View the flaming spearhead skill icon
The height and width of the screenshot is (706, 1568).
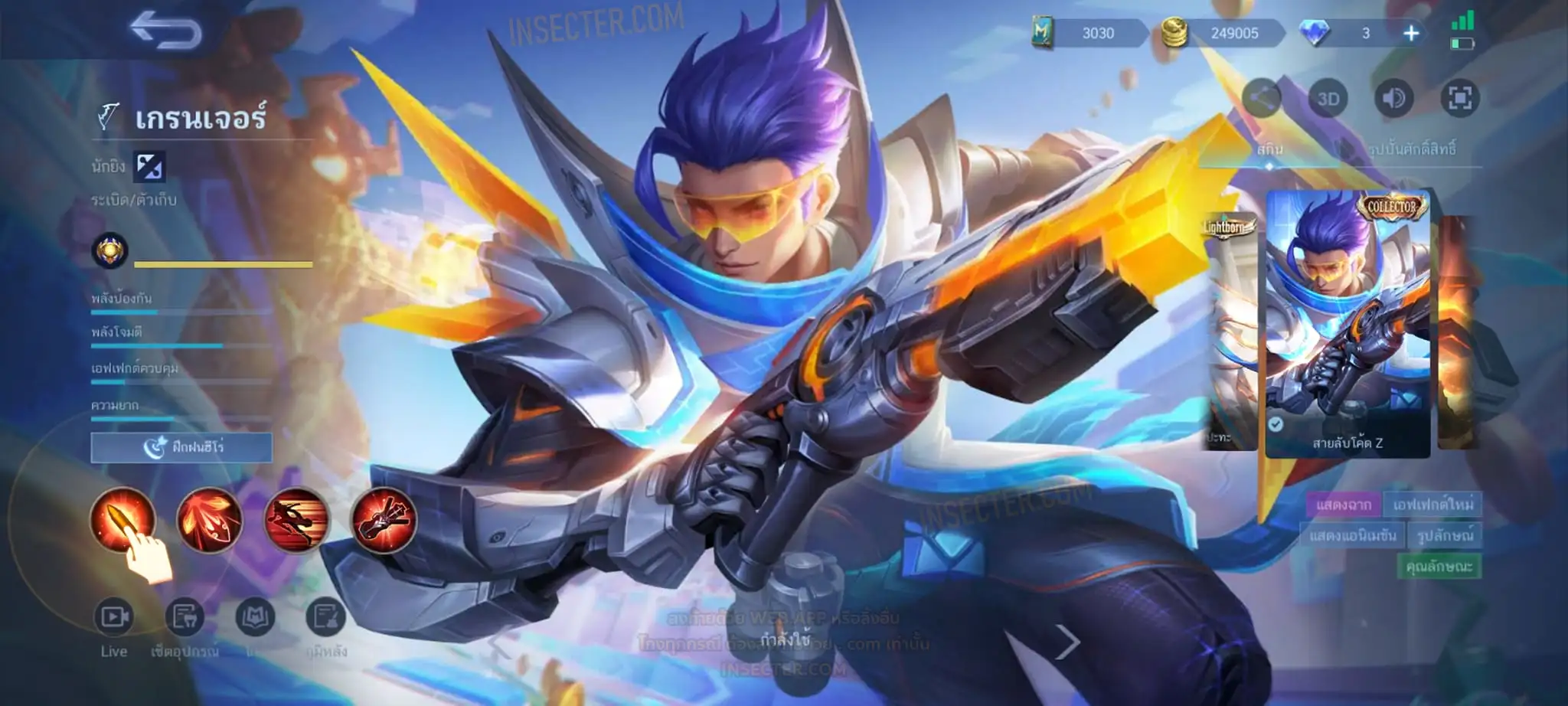[209, 520]
